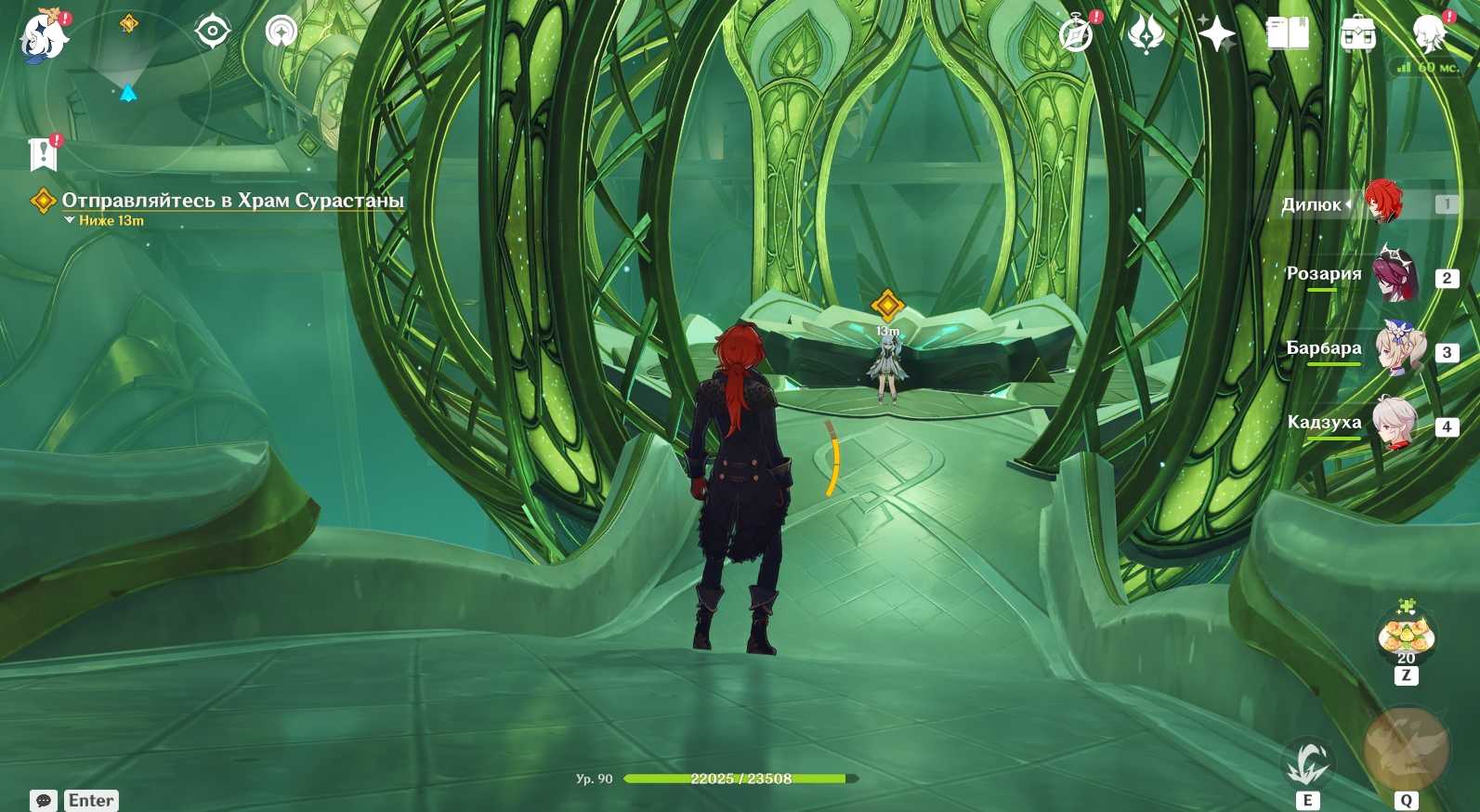The width and height of the screenshot is (1480, 812).
Task: Switch to party member Кадзуха
Action: pos(1394,424)
